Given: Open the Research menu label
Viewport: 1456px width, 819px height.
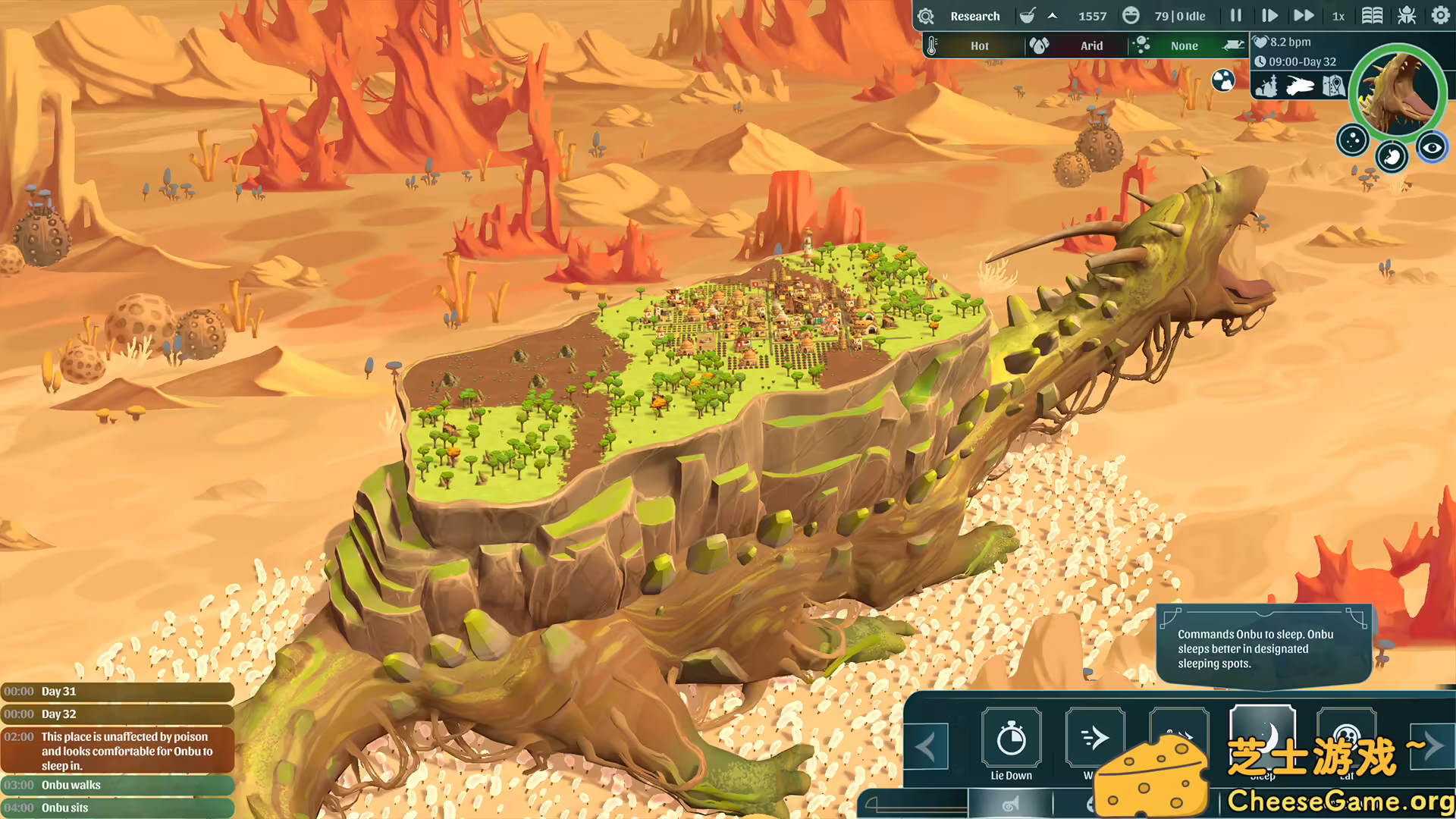Looking at the screenshot, I should (x=975, y=16).
